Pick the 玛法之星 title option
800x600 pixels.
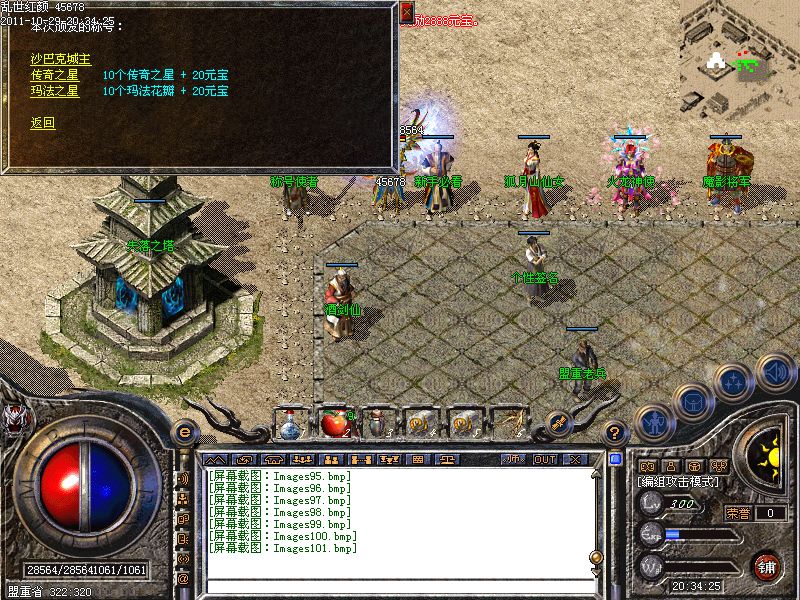[x=54, y=91]
